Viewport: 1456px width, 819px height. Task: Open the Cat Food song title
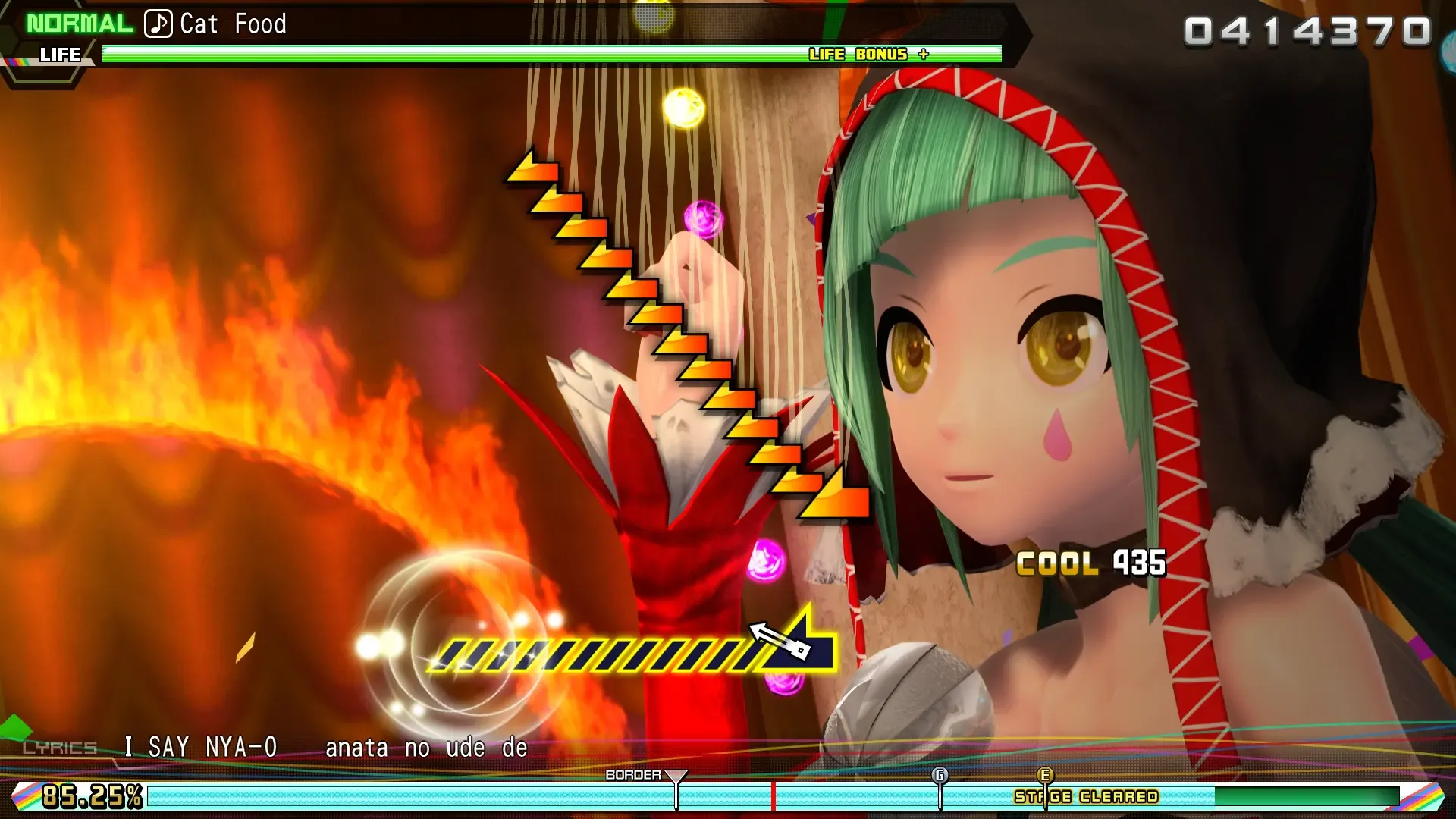pos(233,24)
